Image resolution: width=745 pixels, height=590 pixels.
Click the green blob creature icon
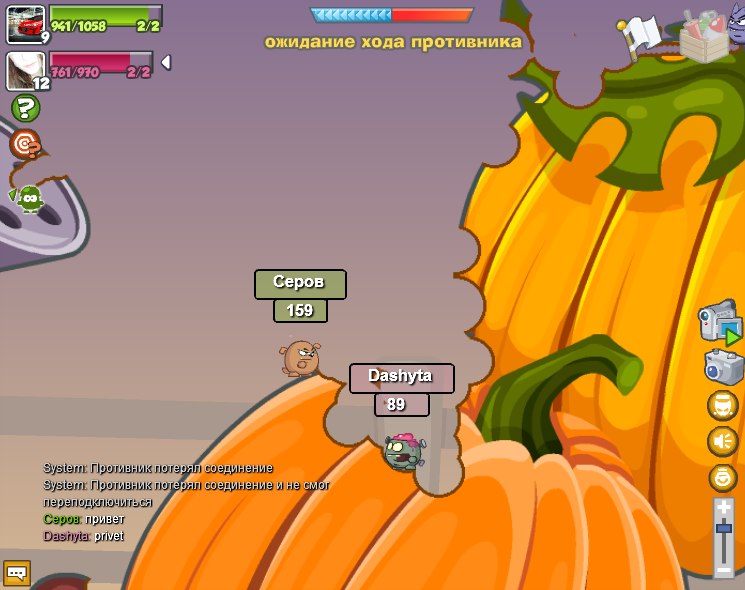(30, 198)
